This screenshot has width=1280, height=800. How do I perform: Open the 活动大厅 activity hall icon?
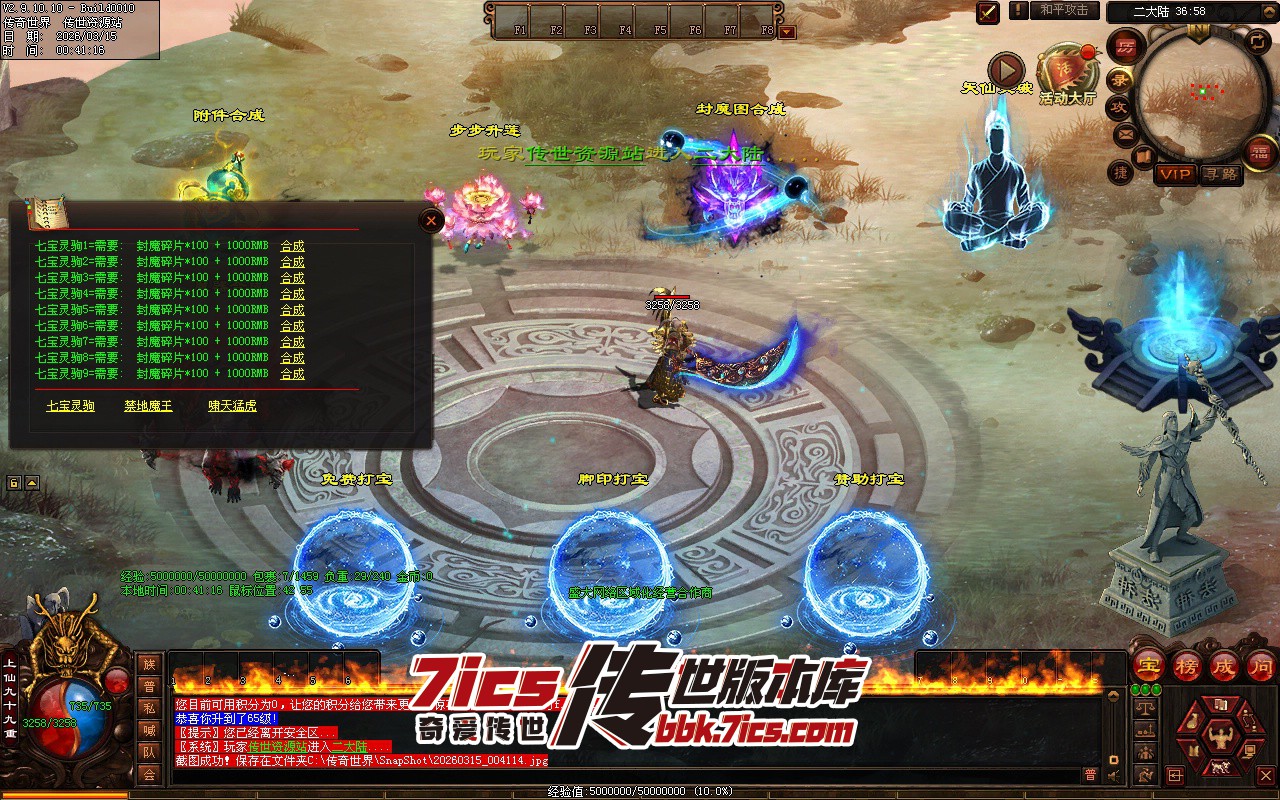[1065, 72]
